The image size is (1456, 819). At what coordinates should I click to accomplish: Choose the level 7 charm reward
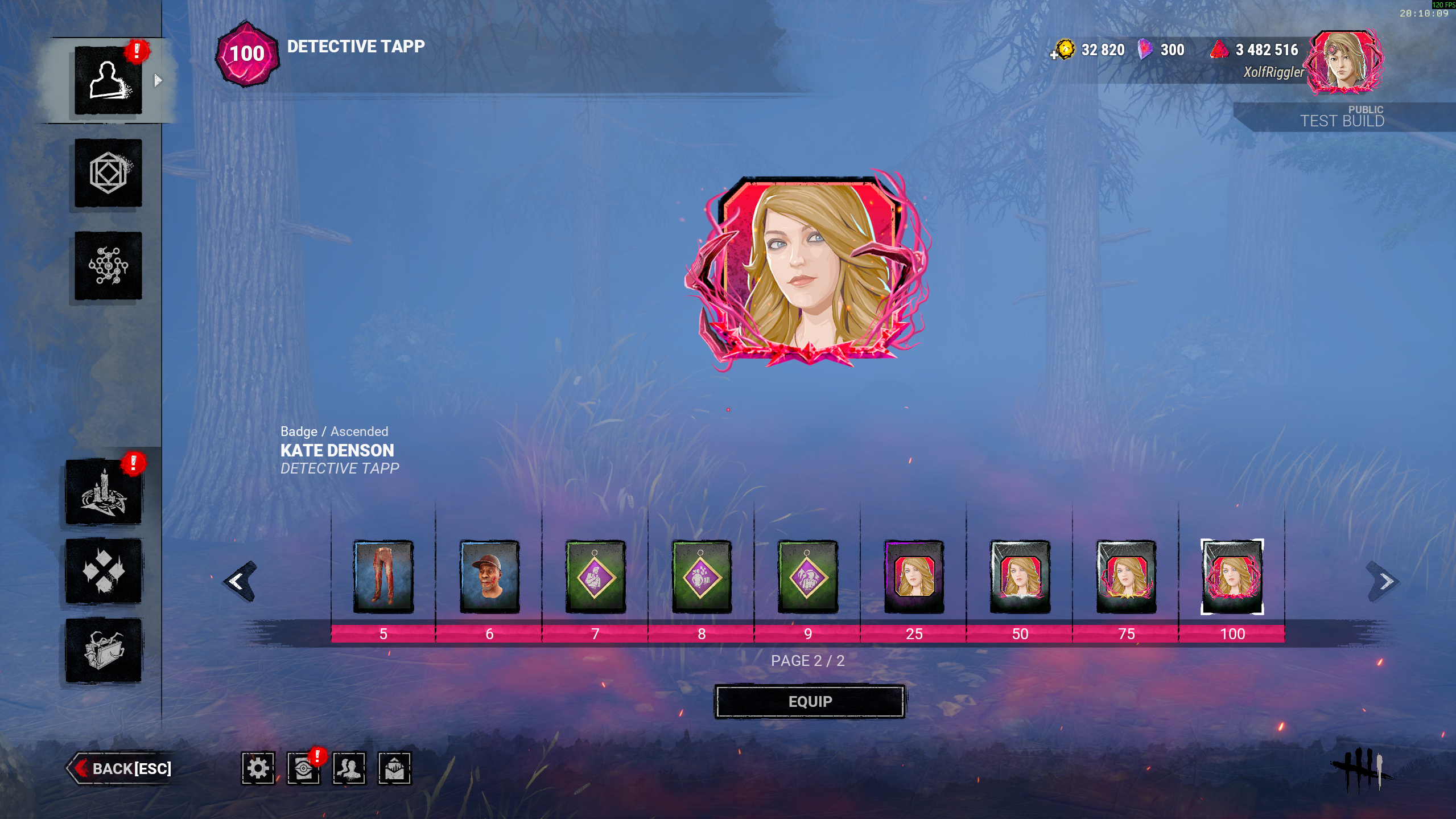595,576
